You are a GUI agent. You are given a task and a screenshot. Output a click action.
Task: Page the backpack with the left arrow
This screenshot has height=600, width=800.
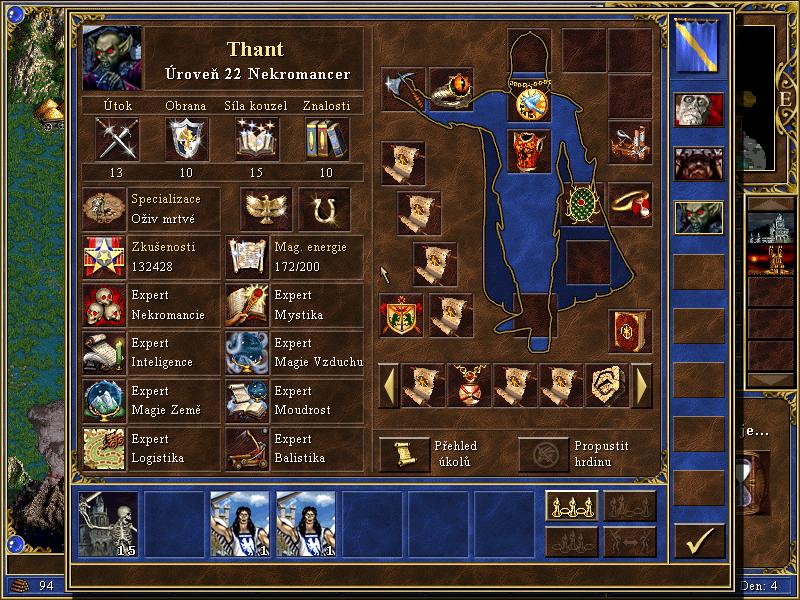[388, 385]
